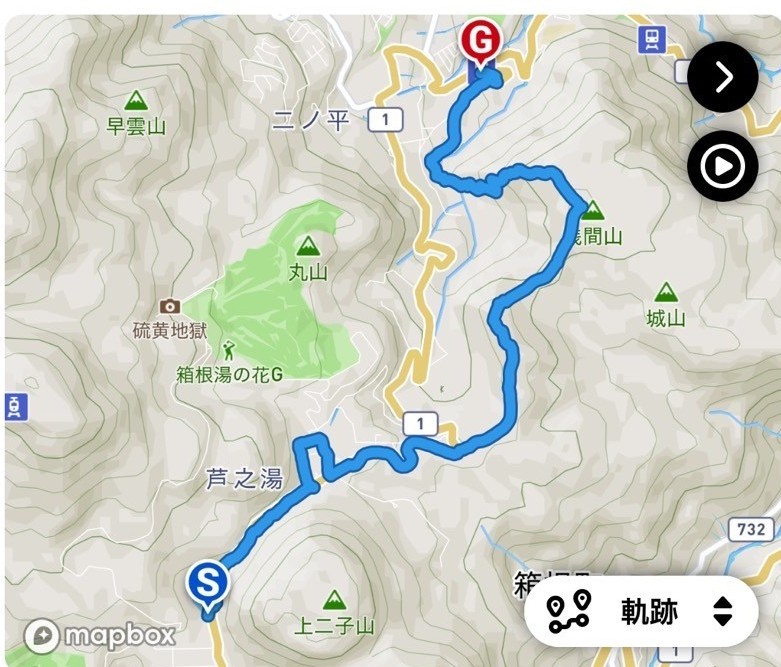Screen dimensions: 781x667
Task: Click the mapbox attribution logo
Action: tap(100, 635)
